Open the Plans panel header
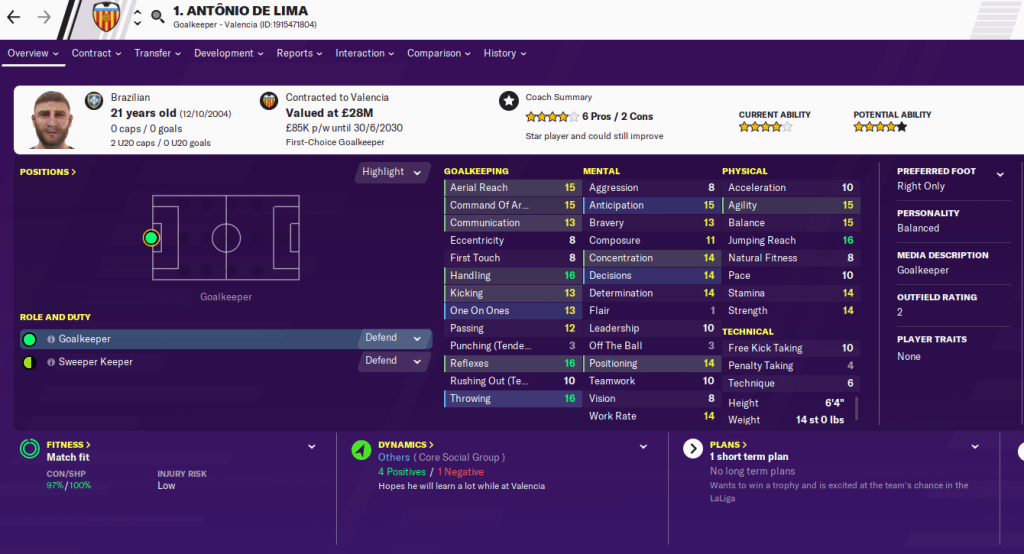Image resolution: width=1024 pixels, height=554 pixels. point(728,444)
